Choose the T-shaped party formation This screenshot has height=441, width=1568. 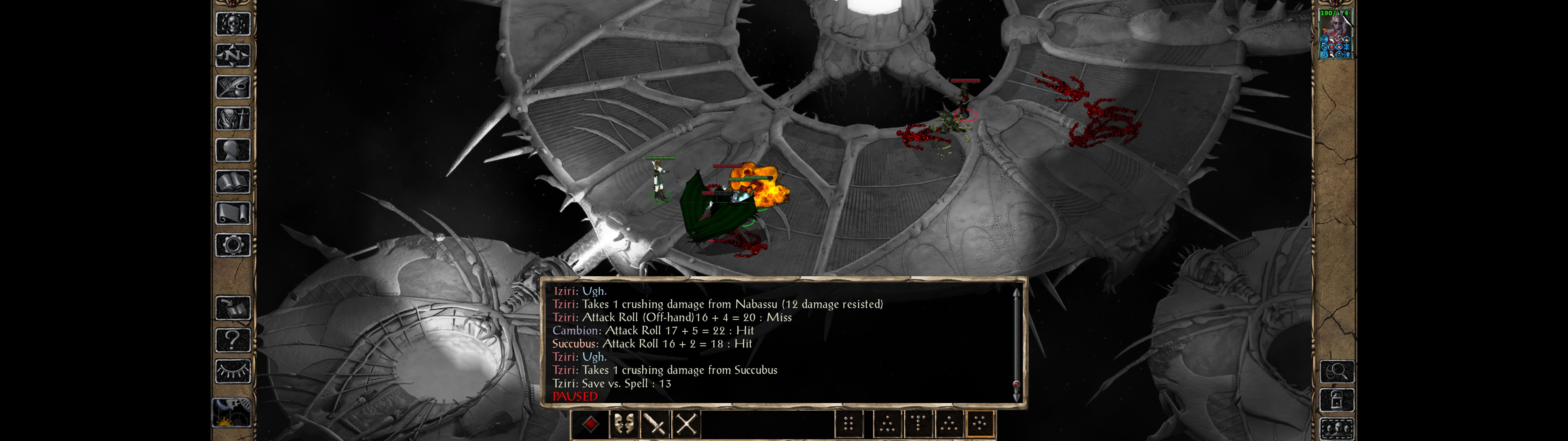pyautogui.click(x=918, y=424)
